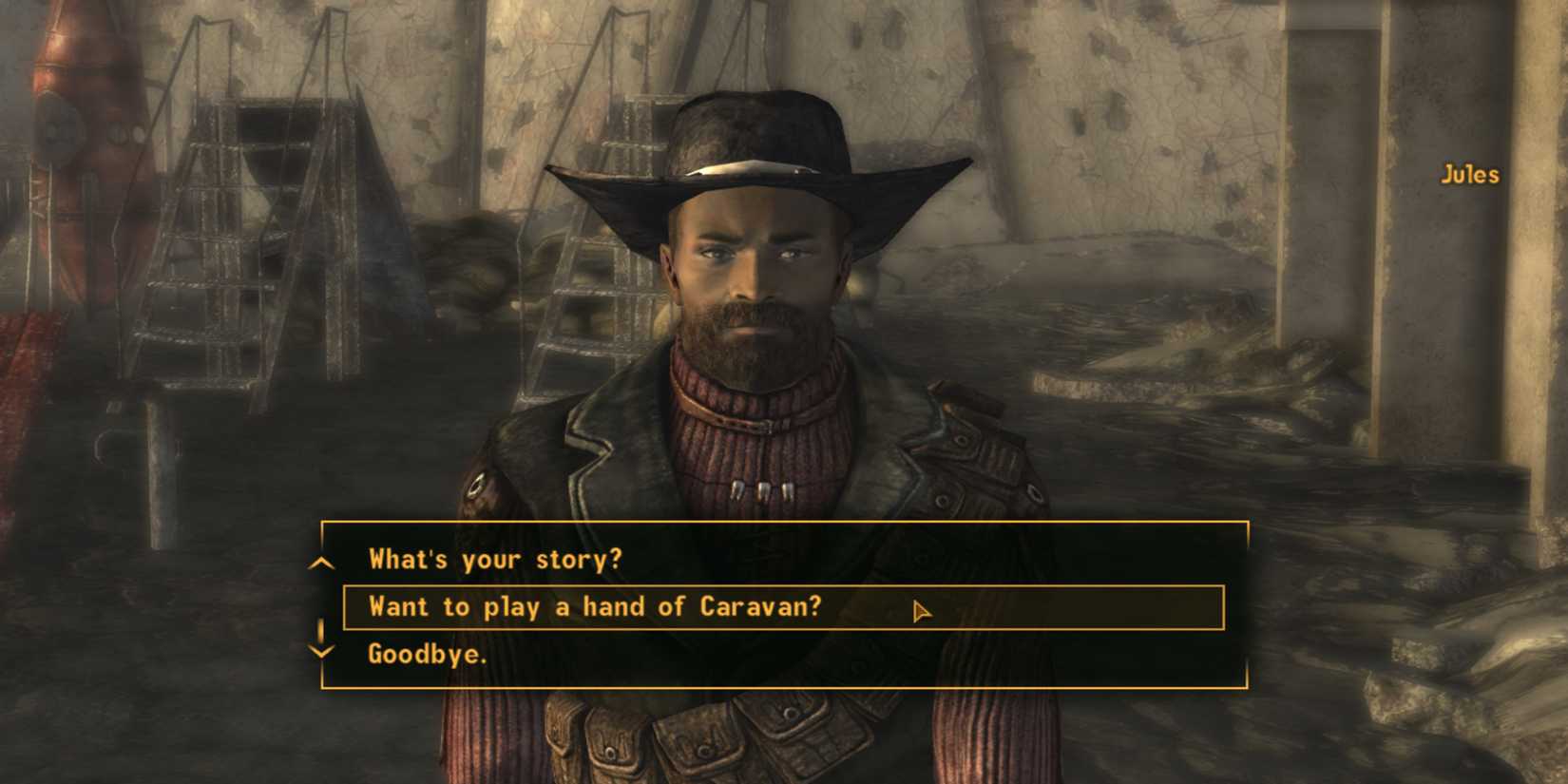Open the Caravan minigame via its dialogue option
This screenshot has width=1568, height=784.
[594, 606]
